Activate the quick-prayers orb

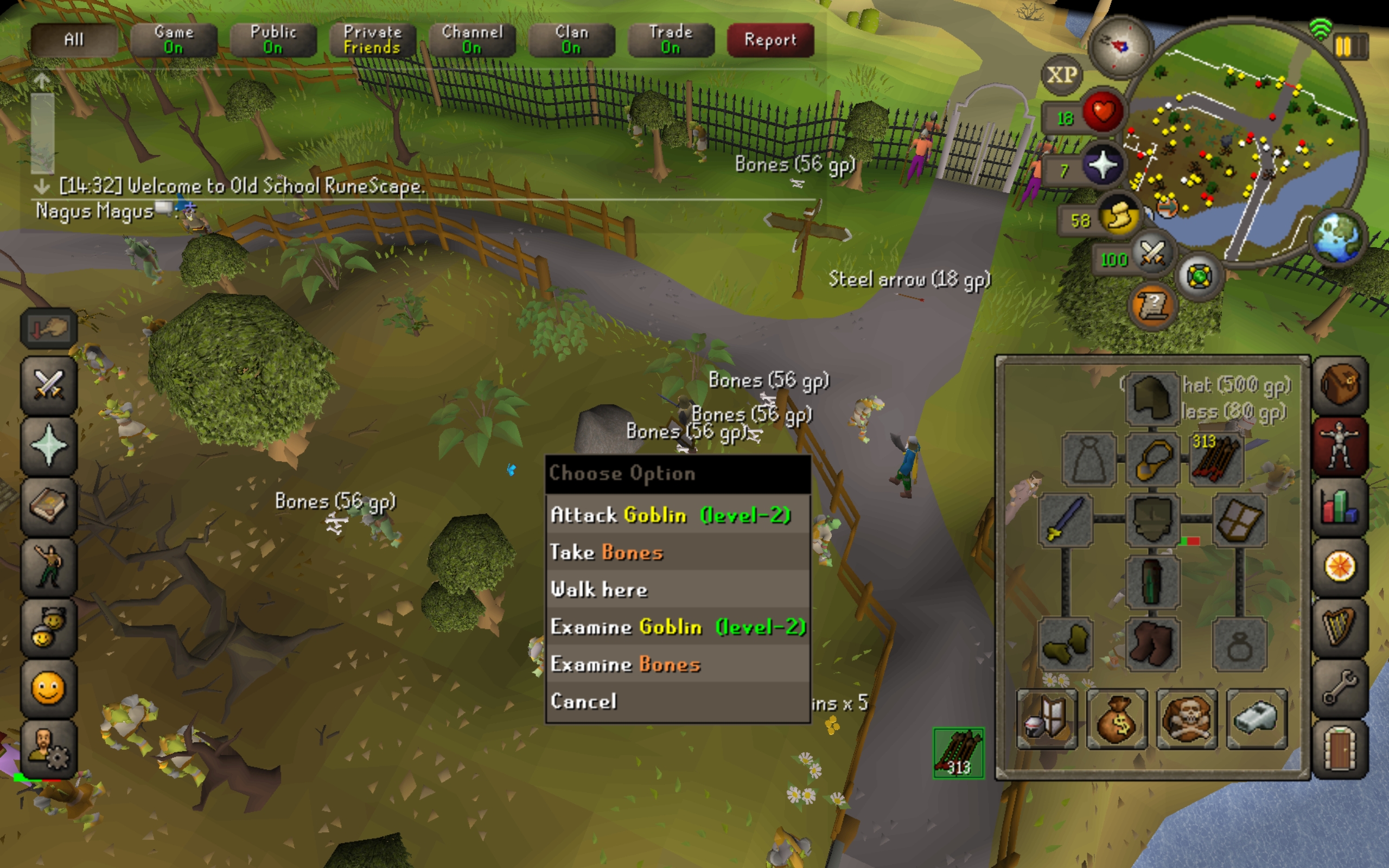[1103, 165]
